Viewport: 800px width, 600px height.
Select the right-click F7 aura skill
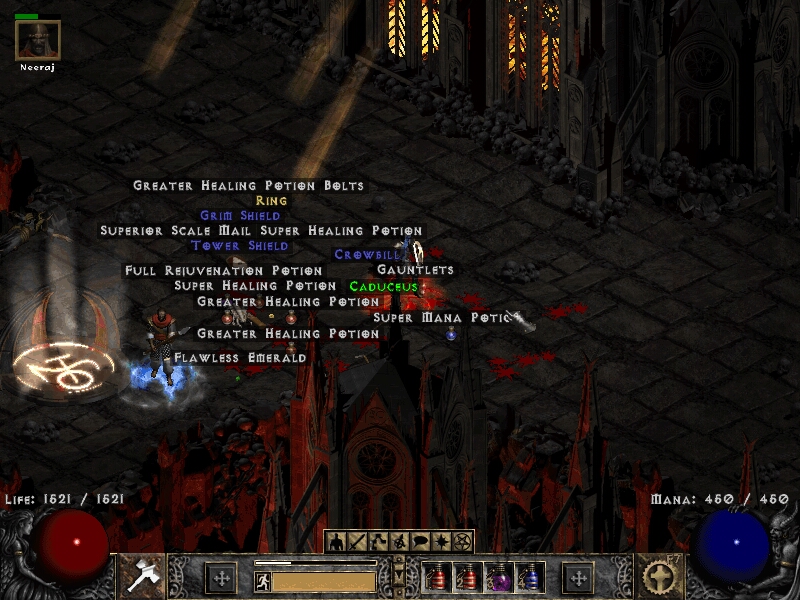pos(658,577)
